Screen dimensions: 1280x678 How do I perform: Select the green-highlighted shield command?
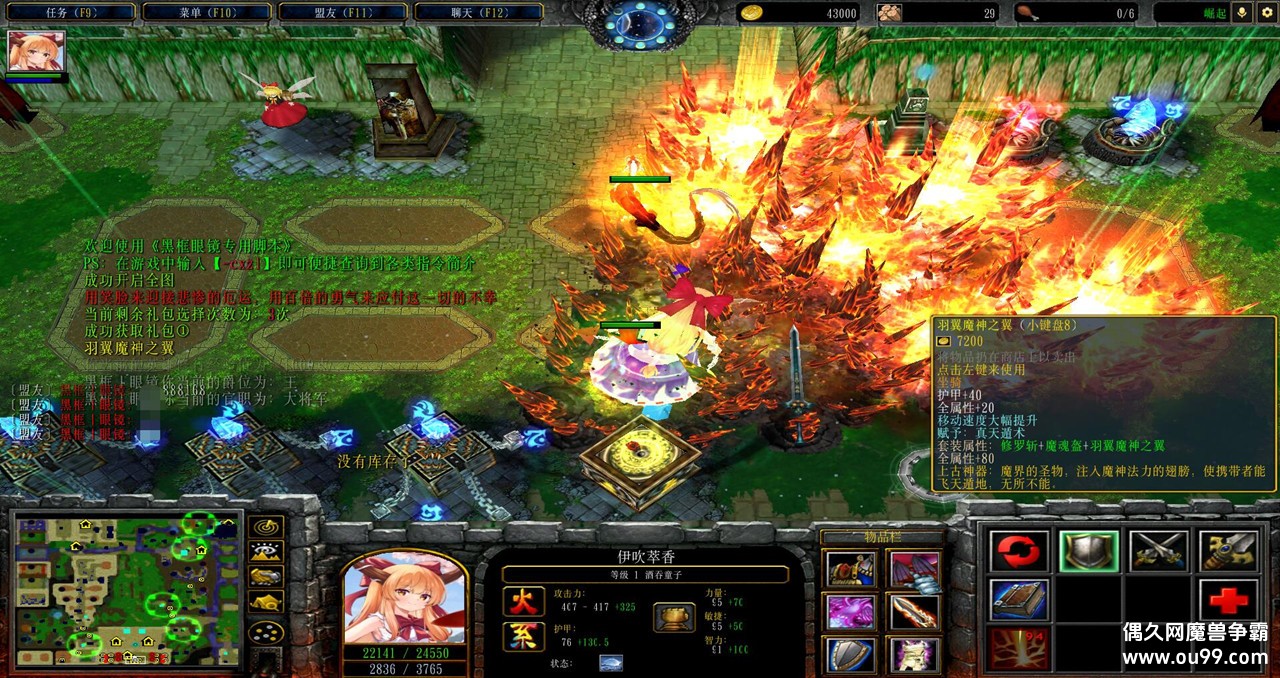point(1089,551)
